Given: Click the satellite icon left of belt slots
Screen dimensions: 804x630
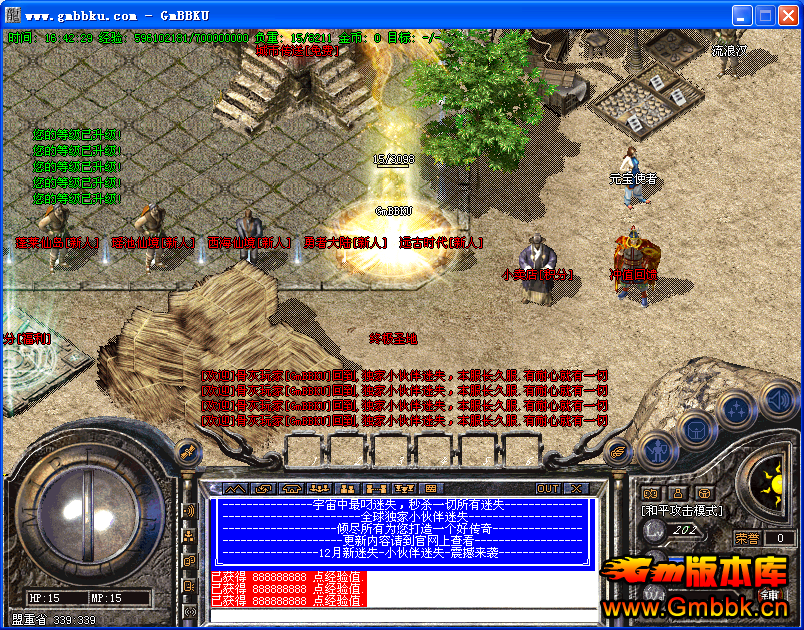Looking at the screenshot, I should (185, 450).
